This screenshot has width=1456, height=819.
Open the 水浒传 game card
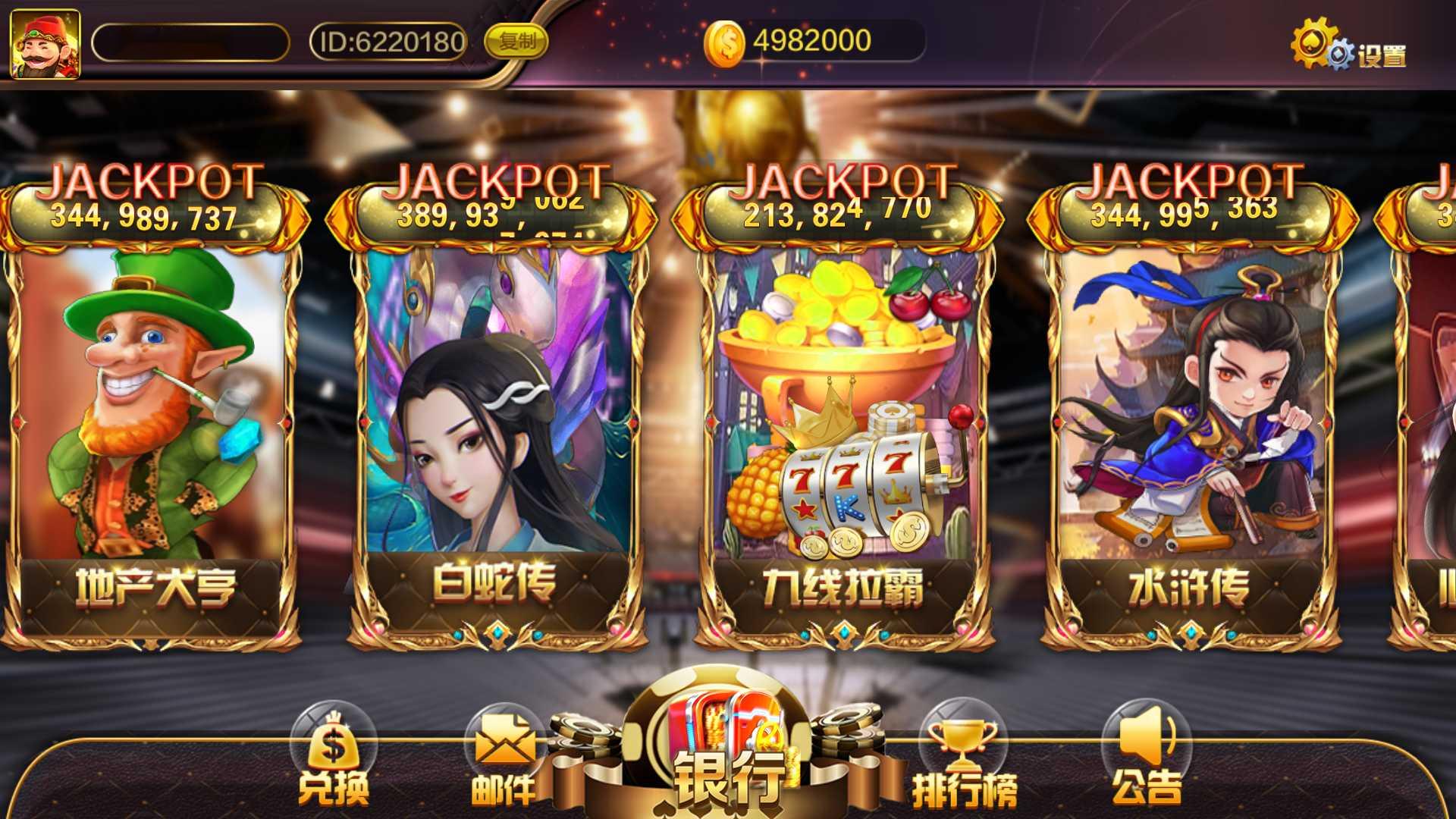[x=1191, y=425]
